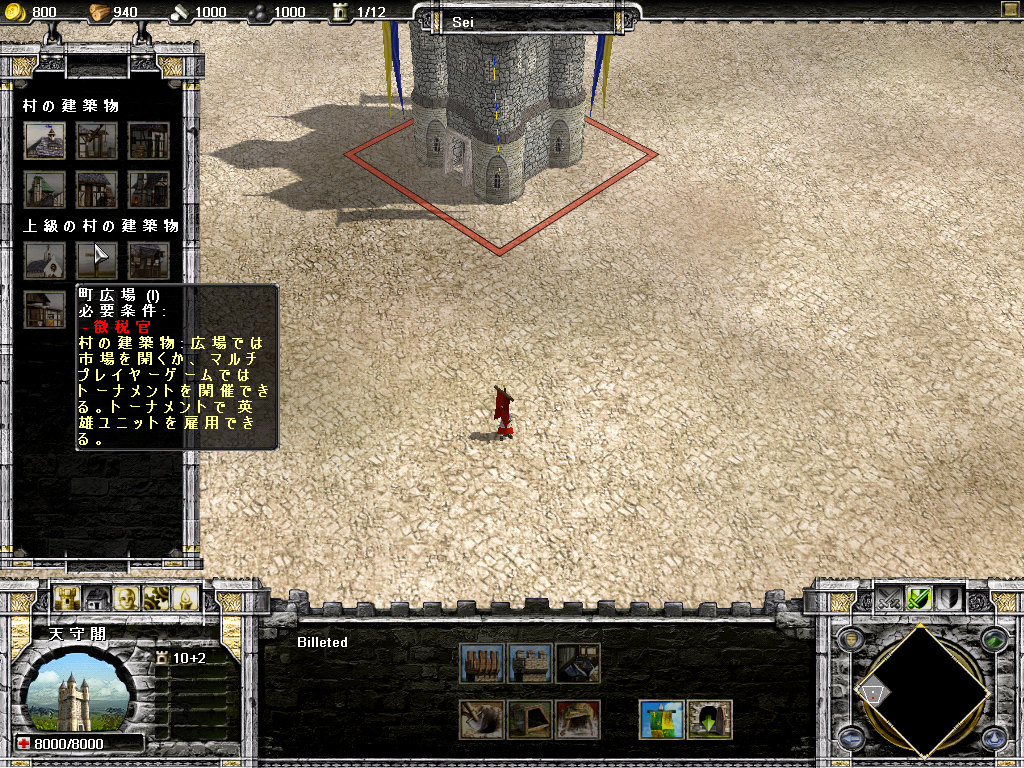The height and width of the screenshot is (768, 1024).
Task: Activate the gate with green arrow icon
Action: [710, 719]
